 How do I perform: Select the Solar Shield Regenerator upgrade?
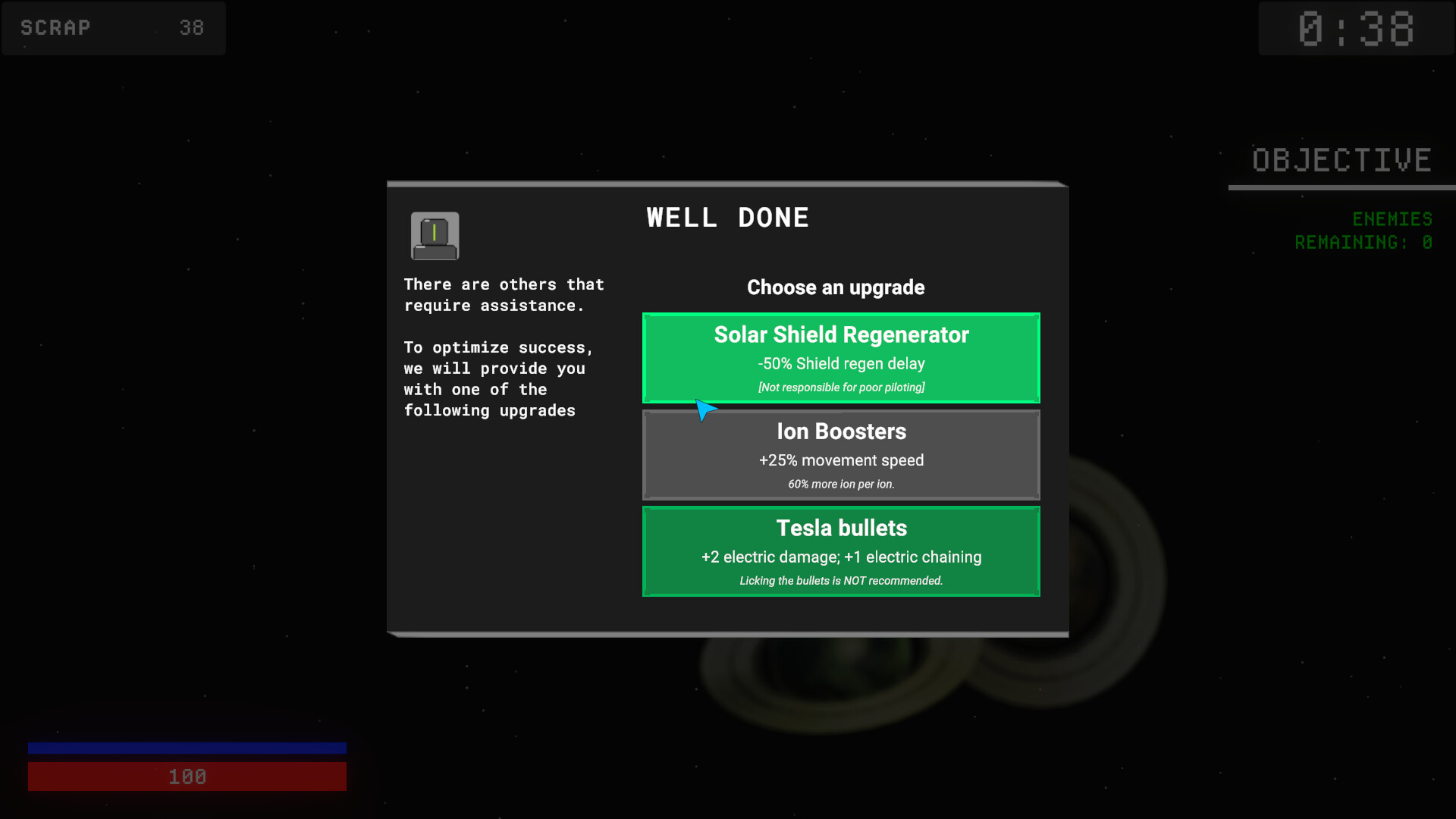coord(841,357)
